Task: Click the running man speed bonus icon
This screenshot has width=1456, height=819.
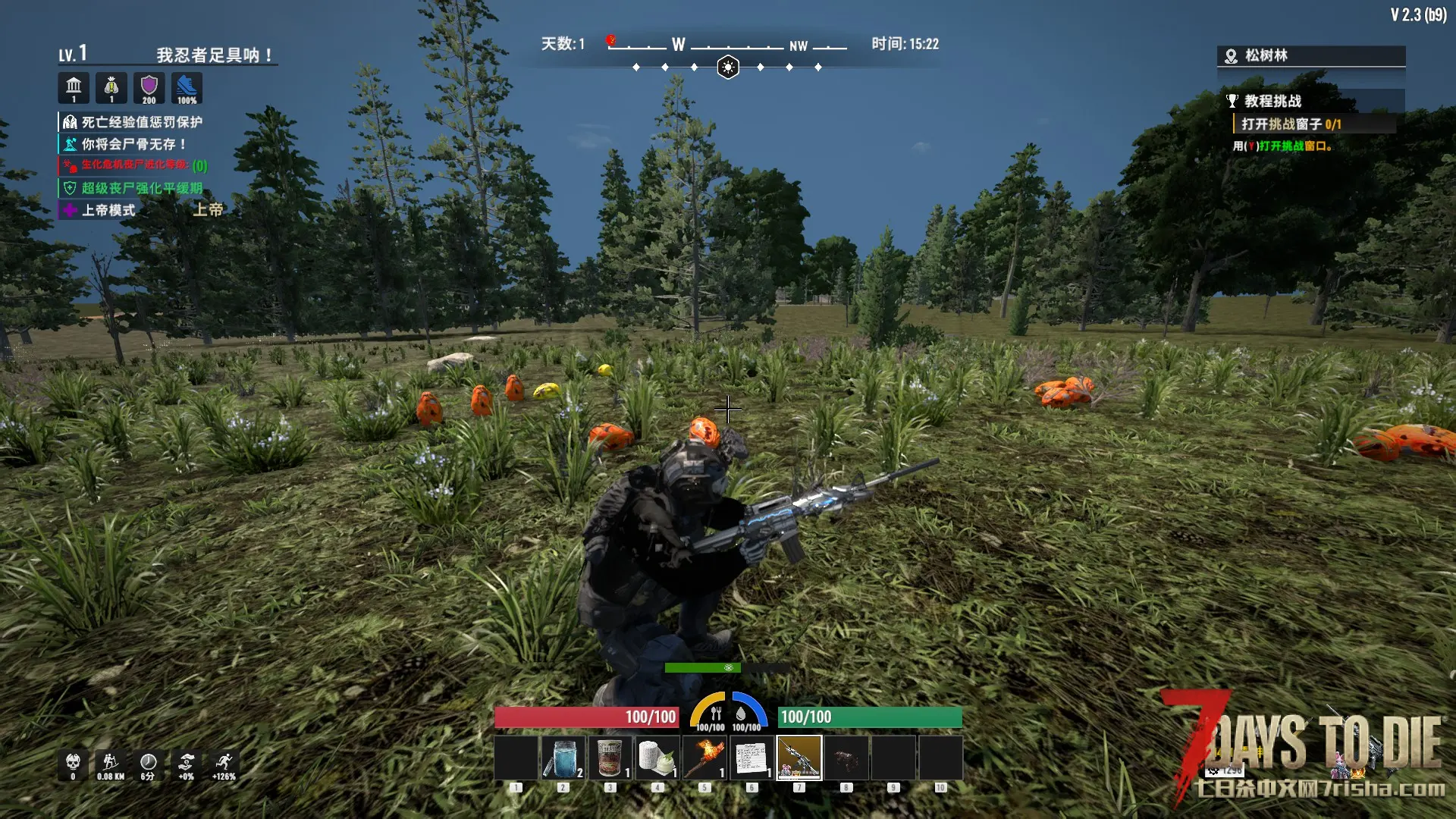Action: coord(224,764)
